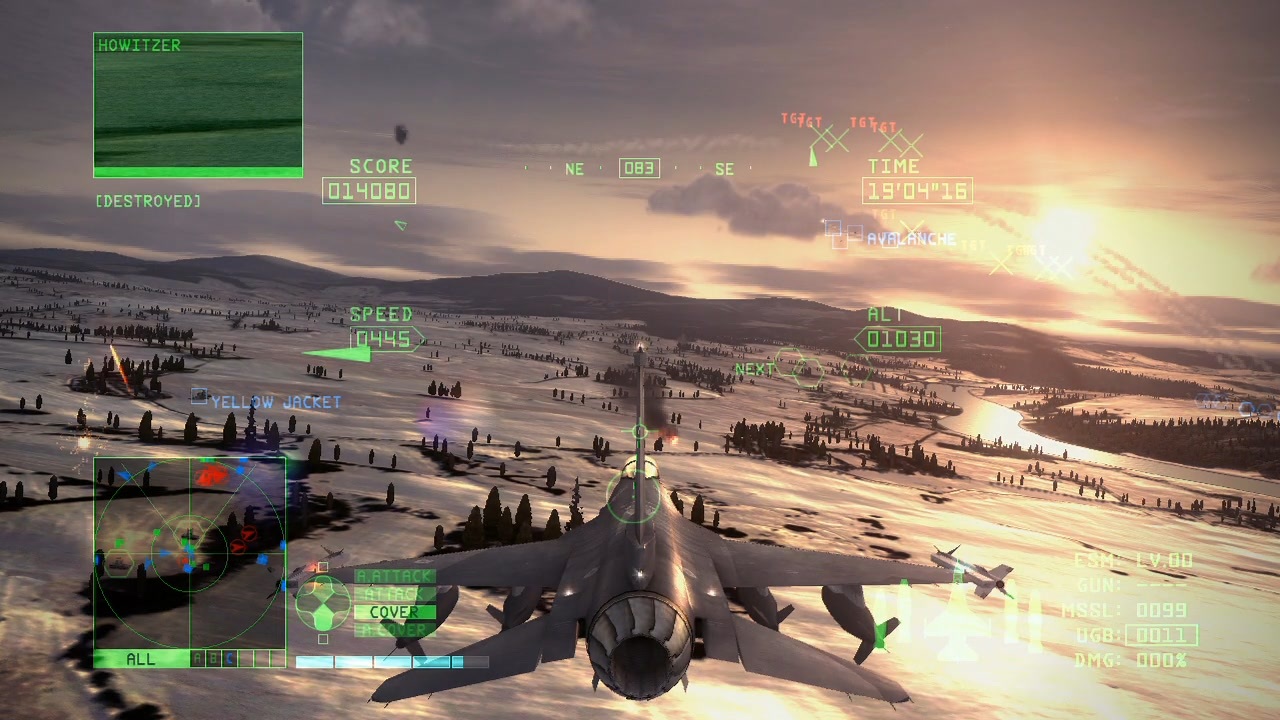1280x720 pixels.
Task: Select the ally plane icon near YELLOW JACKET label
Action: click(x=198, y=397)
